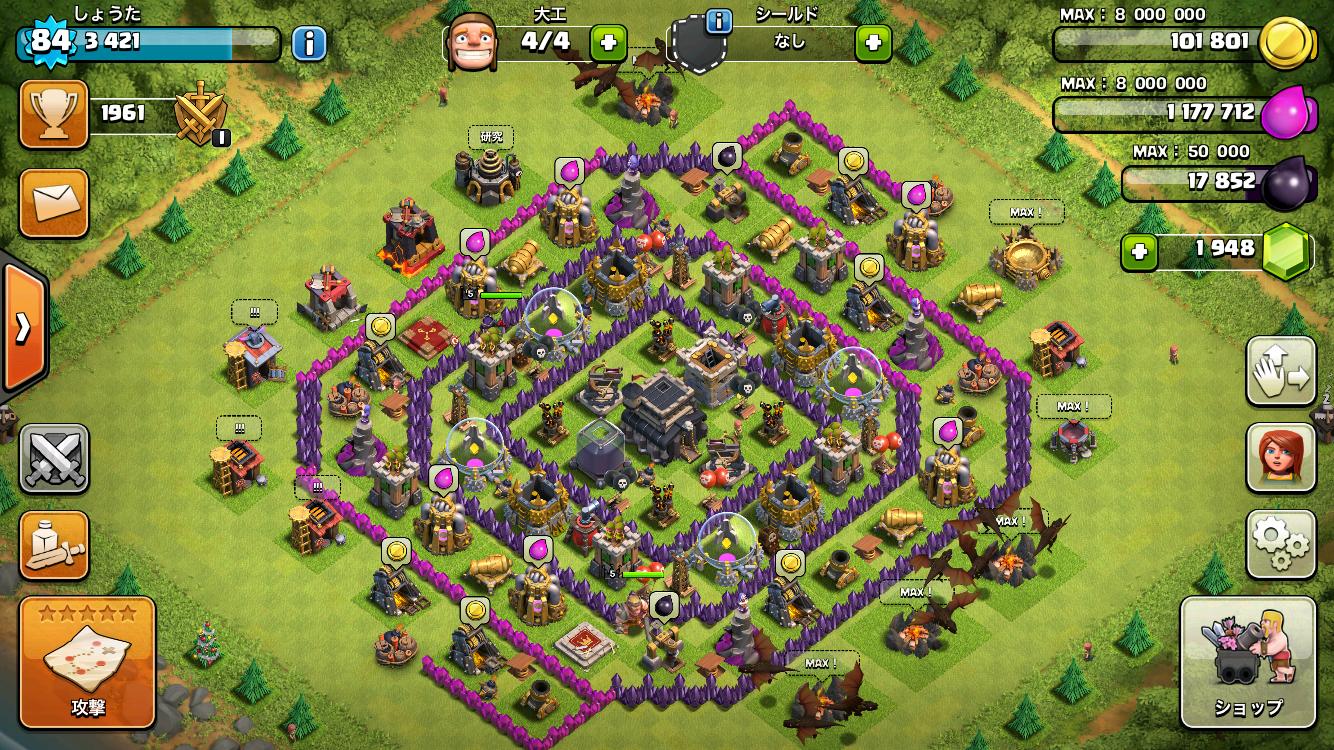Add a builder with green plus

(608, 43)
